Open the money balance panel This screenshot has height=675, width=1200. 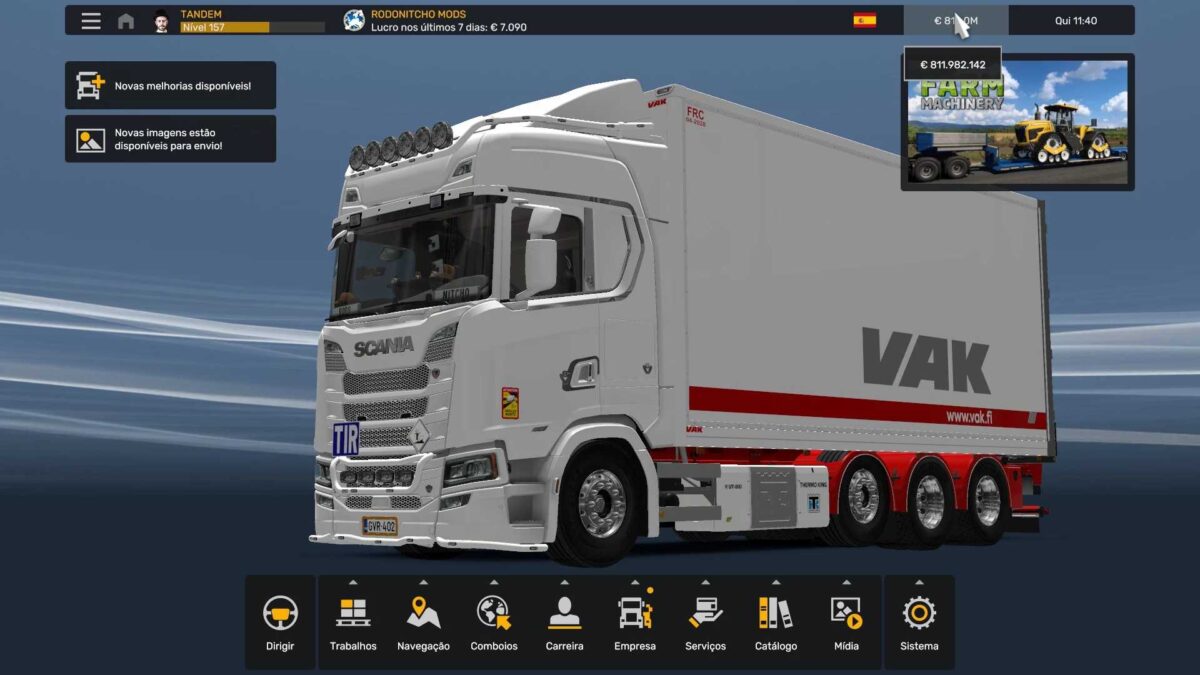click(955, 20)
